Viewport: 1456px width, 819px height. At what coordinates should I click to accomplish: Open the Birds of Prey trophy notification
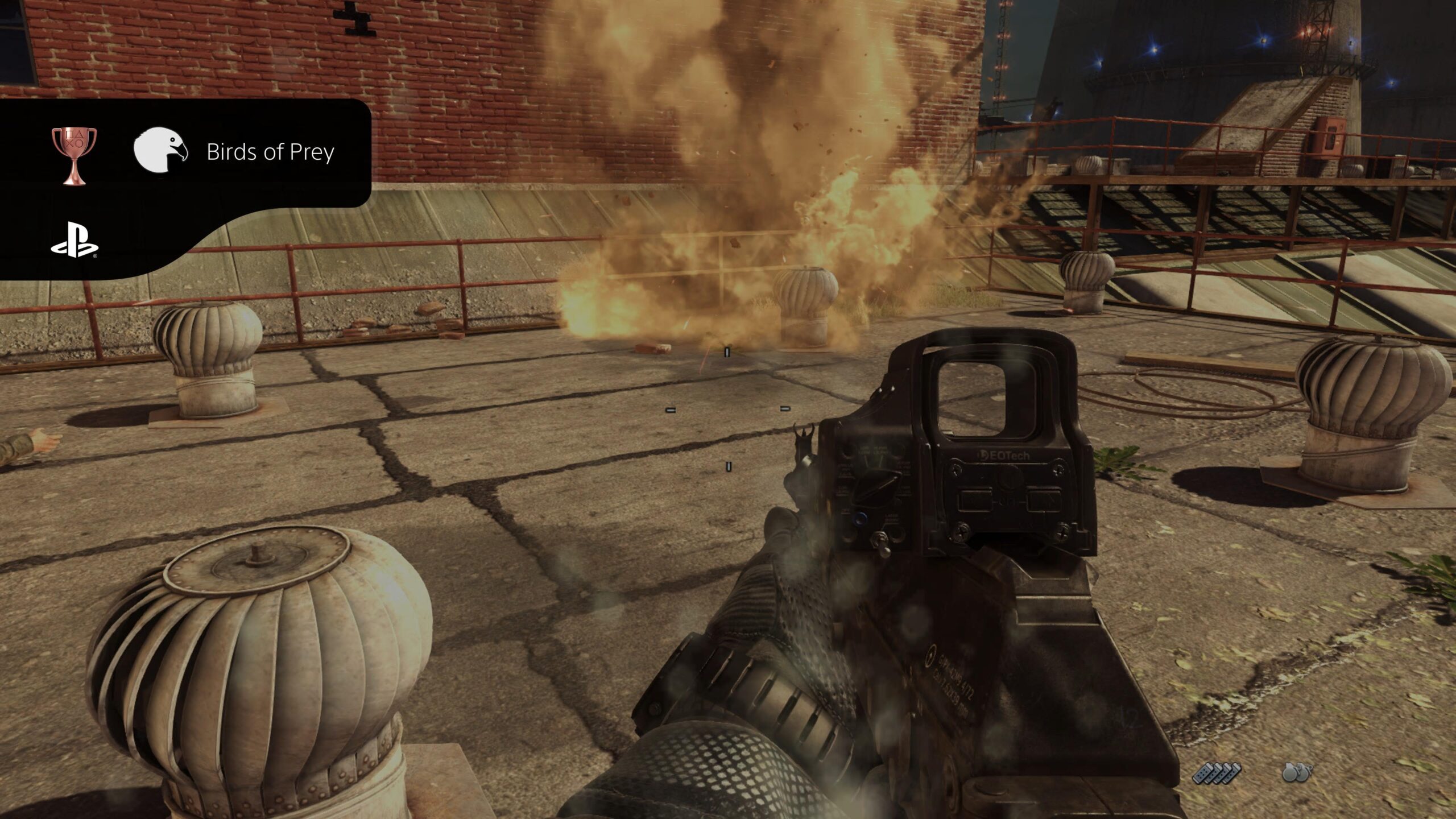click(x=270, y=152)
